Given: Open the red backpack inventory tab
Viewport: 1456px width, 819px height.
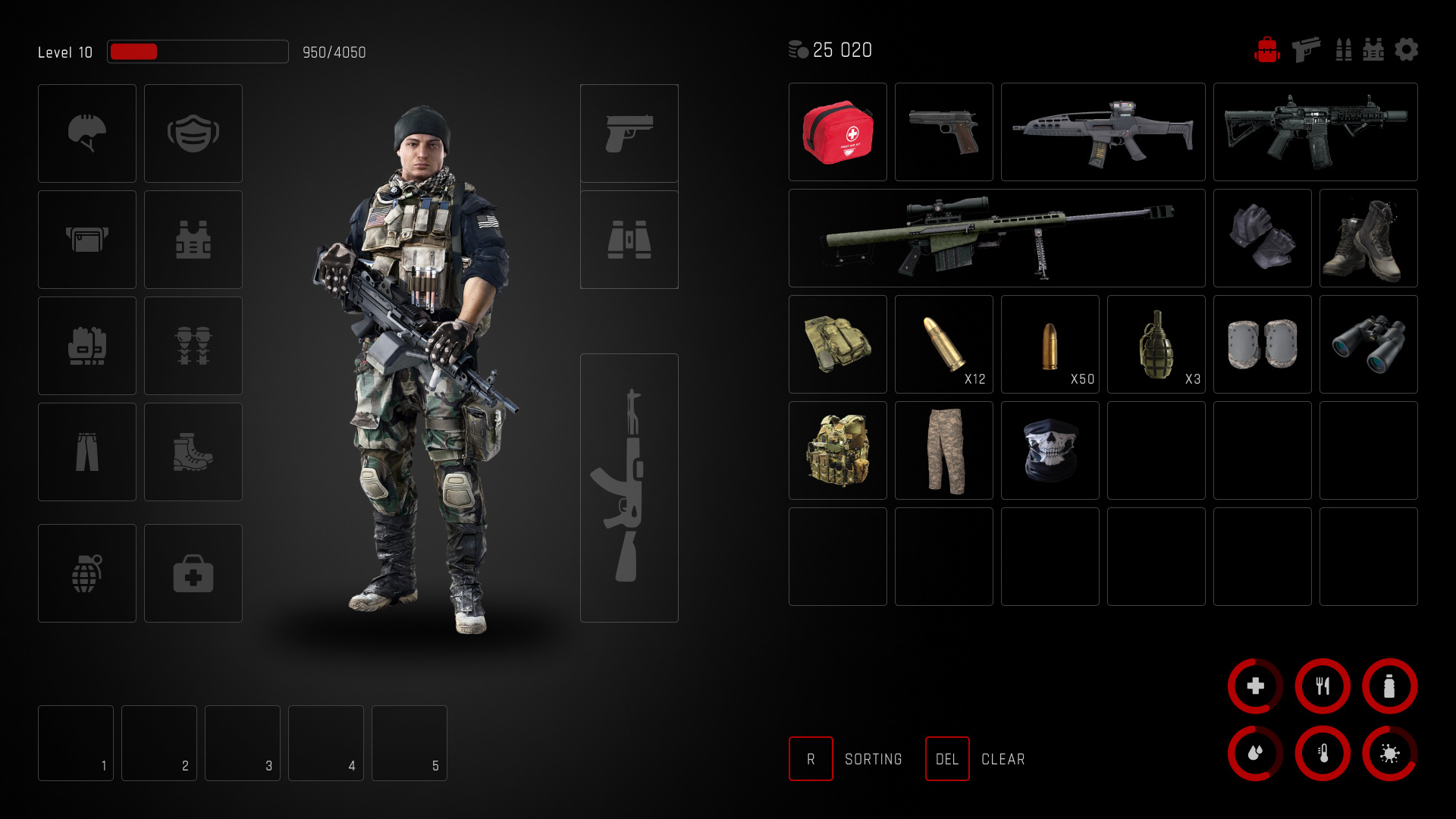Looking at the screenshot, I should 1266,50.
